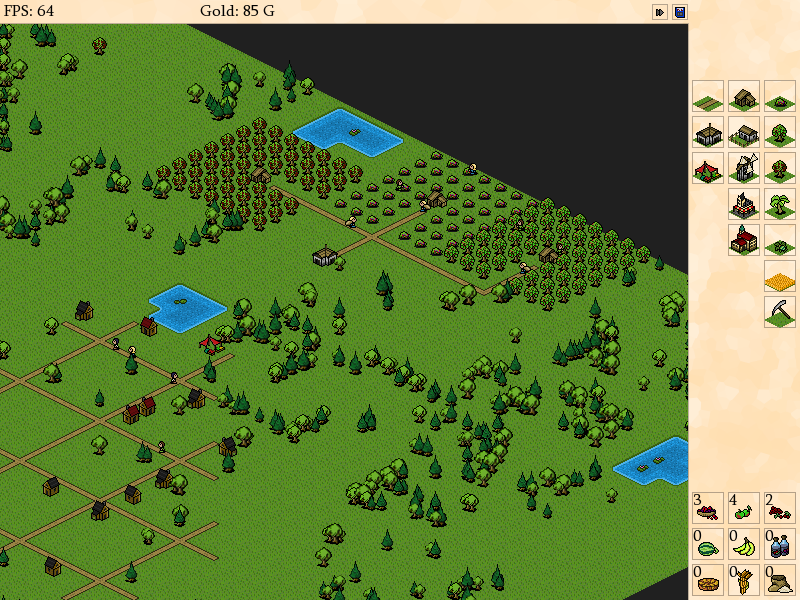Viewport: 800px width, 600px height.
Task: Choose the fenced farmhouse building
Action: click(x=744, y=132)
